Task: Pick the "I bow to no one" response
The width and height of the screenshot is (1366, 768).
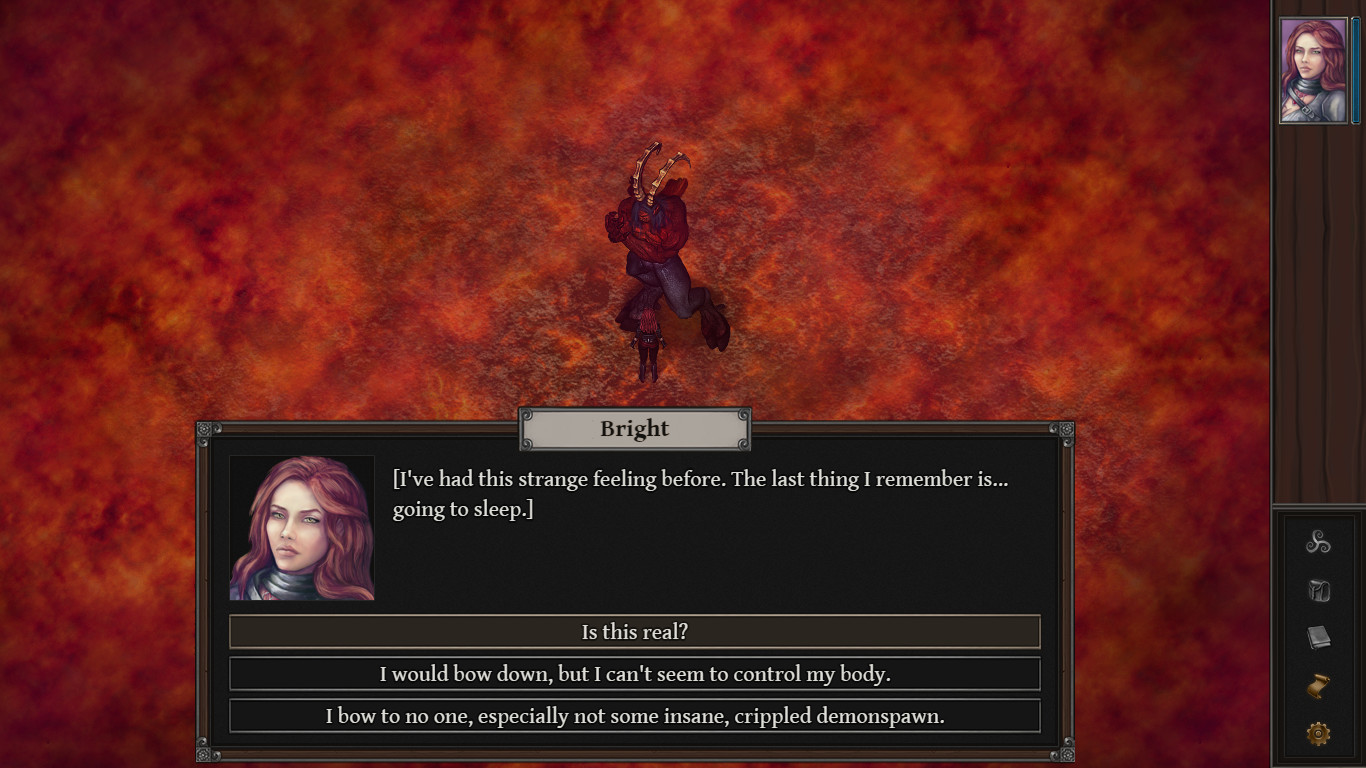Action: pyautogui.click(x=634, y=716)
